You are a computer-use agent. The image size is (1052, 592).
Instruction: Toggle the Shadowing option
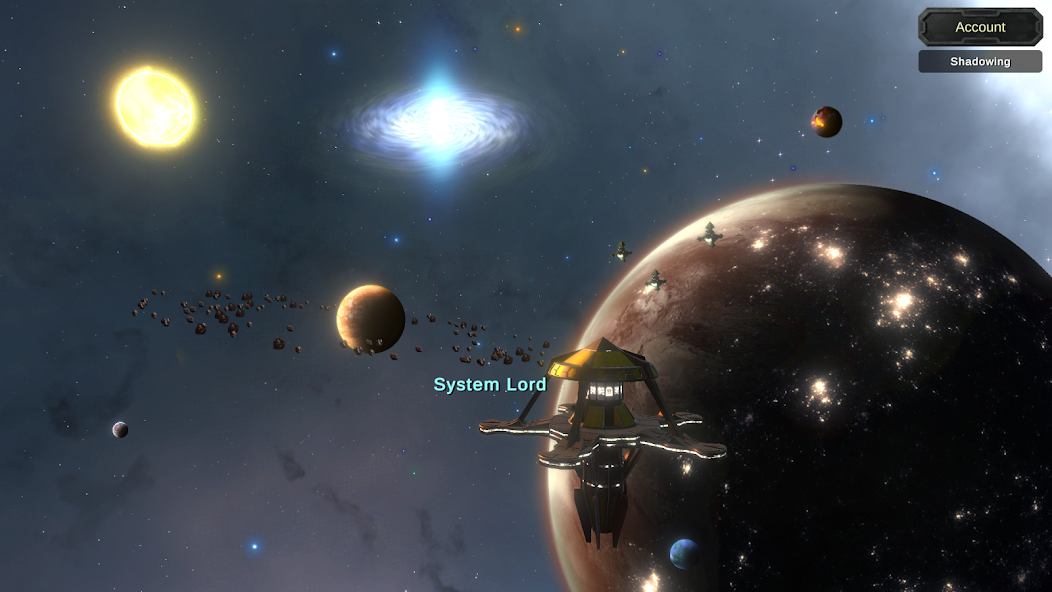(980, 61)
